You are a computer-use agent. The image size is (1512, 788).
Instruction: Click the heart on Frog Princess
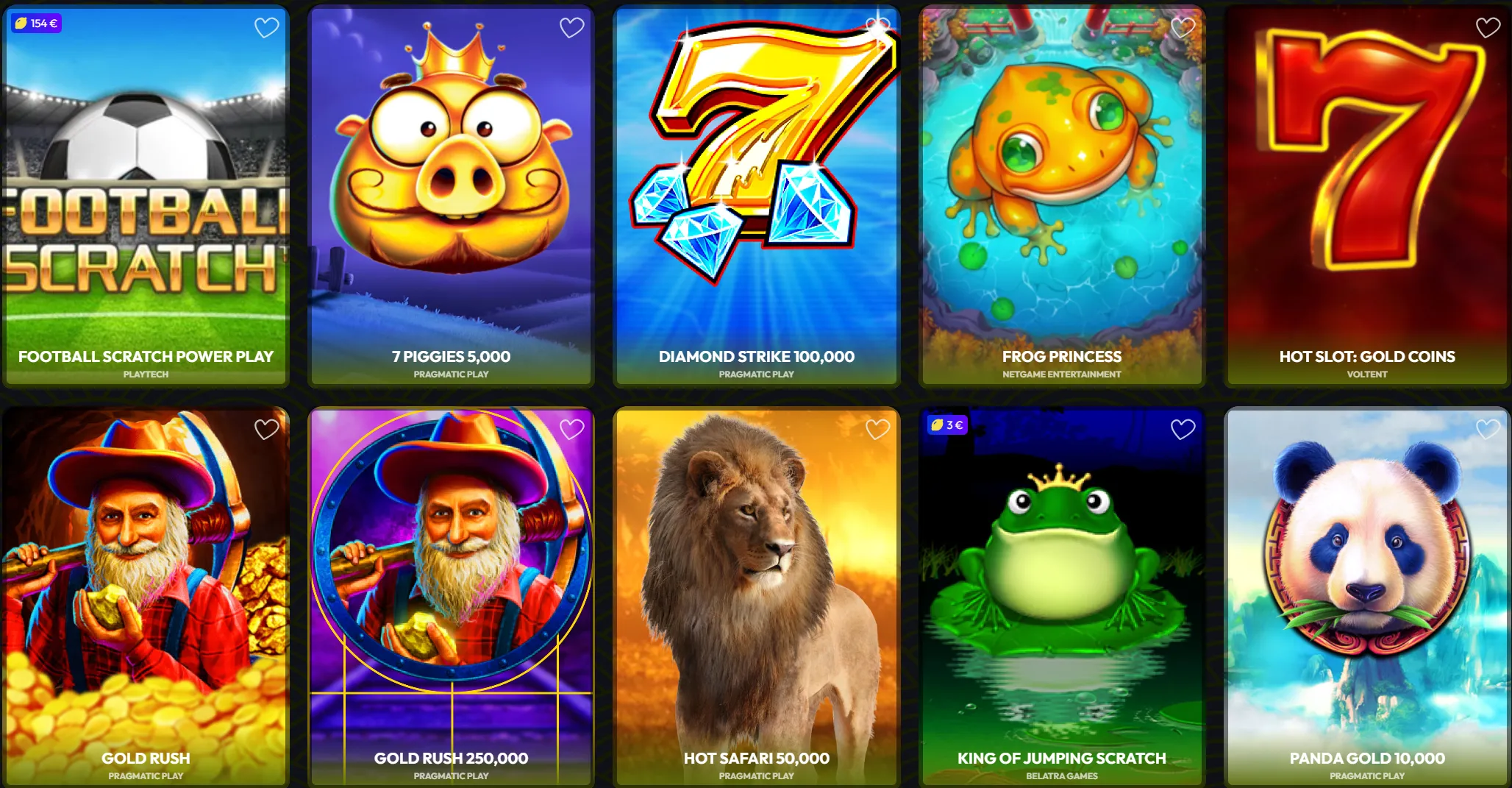(x=1183, y=27)
